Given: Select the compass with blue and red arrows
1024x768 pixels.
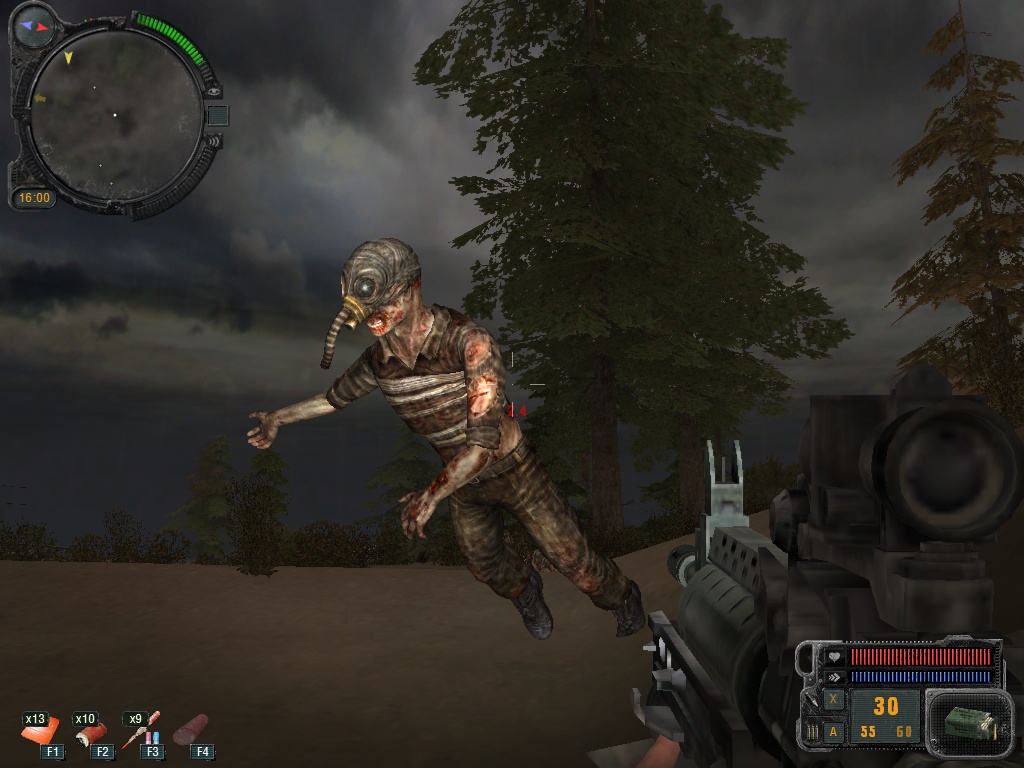Looking at the screenshot, I should pos(34,26).
